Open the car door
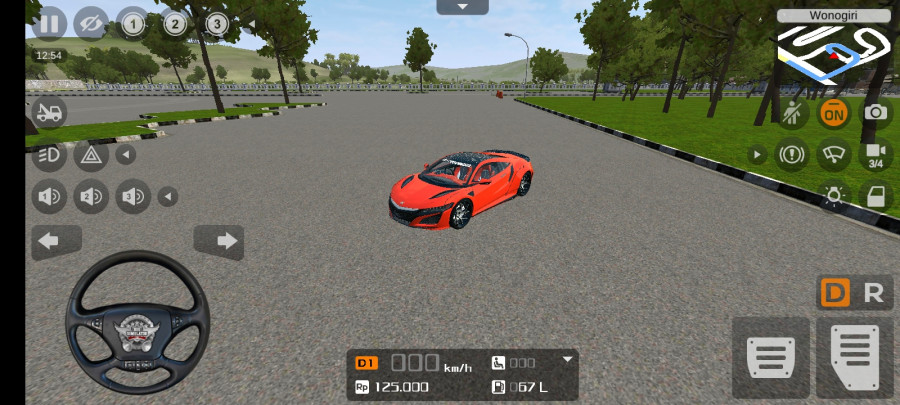The height and width of the screenshot is (405, 900). (x=875, y=195)
